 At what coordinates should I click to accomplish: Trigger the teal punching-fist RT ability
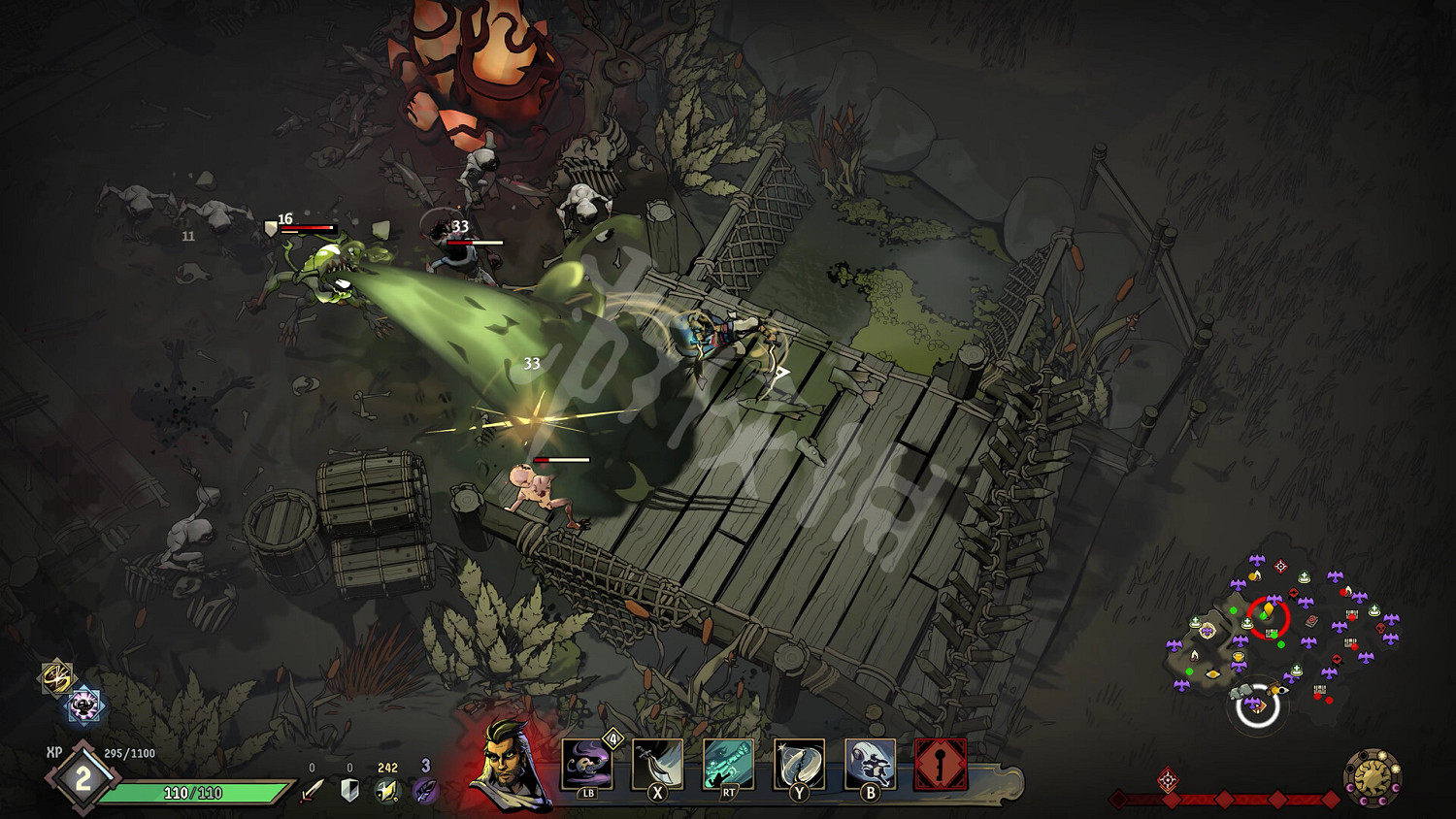(728, 765)
